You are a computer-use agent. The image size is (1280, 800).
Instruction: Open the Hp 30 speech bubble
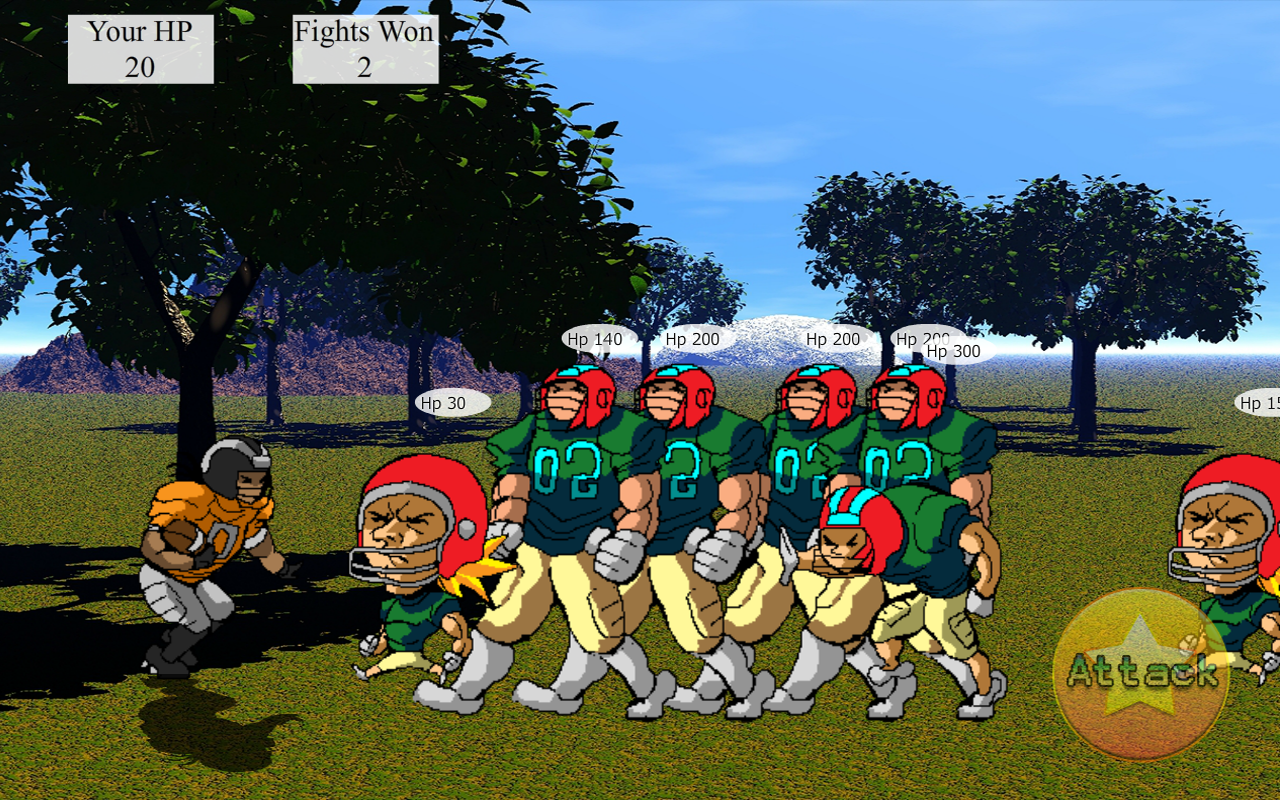coord(452,401)
